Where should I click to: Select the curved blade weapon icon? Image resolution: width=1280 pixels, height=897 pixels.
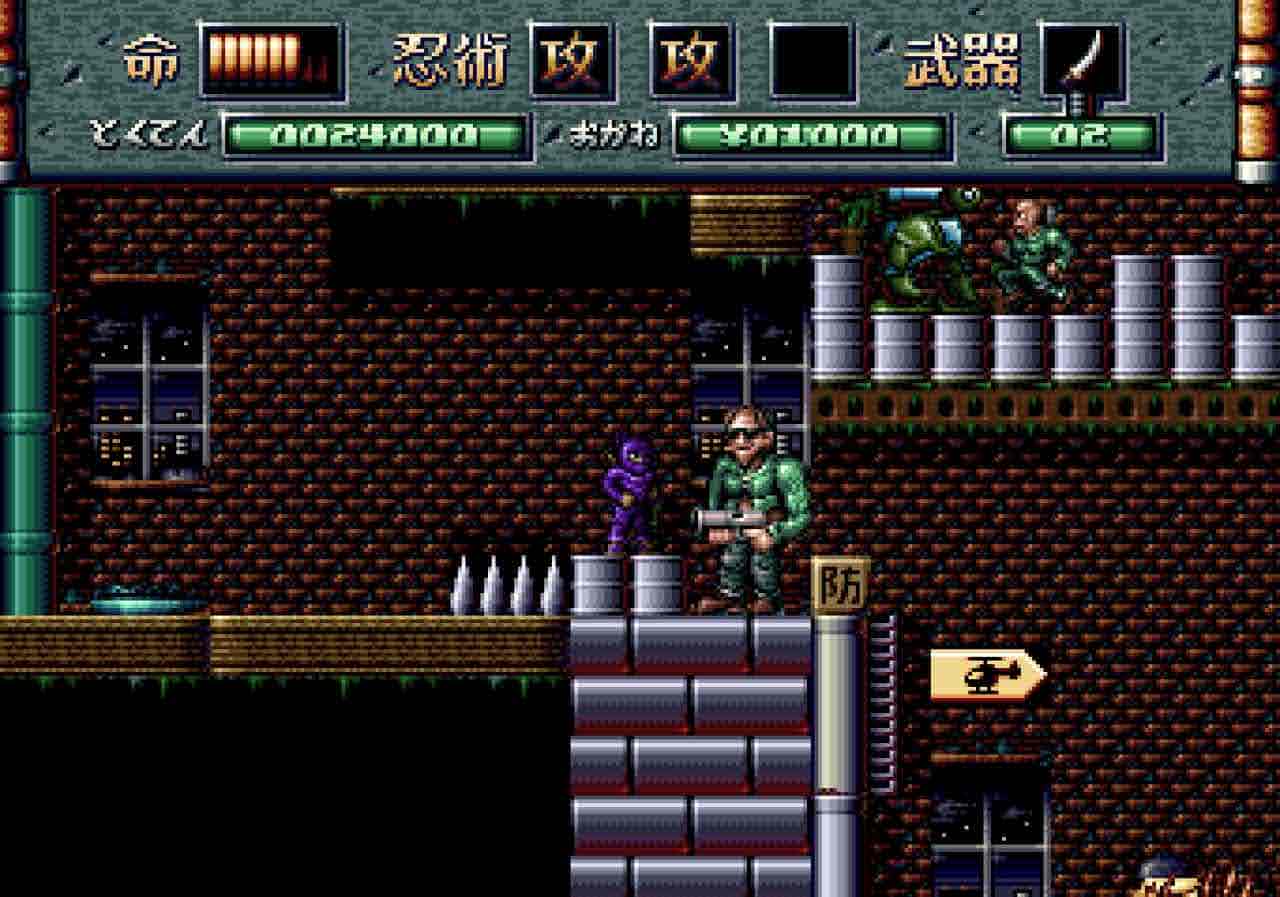(x=1083, y=61)
